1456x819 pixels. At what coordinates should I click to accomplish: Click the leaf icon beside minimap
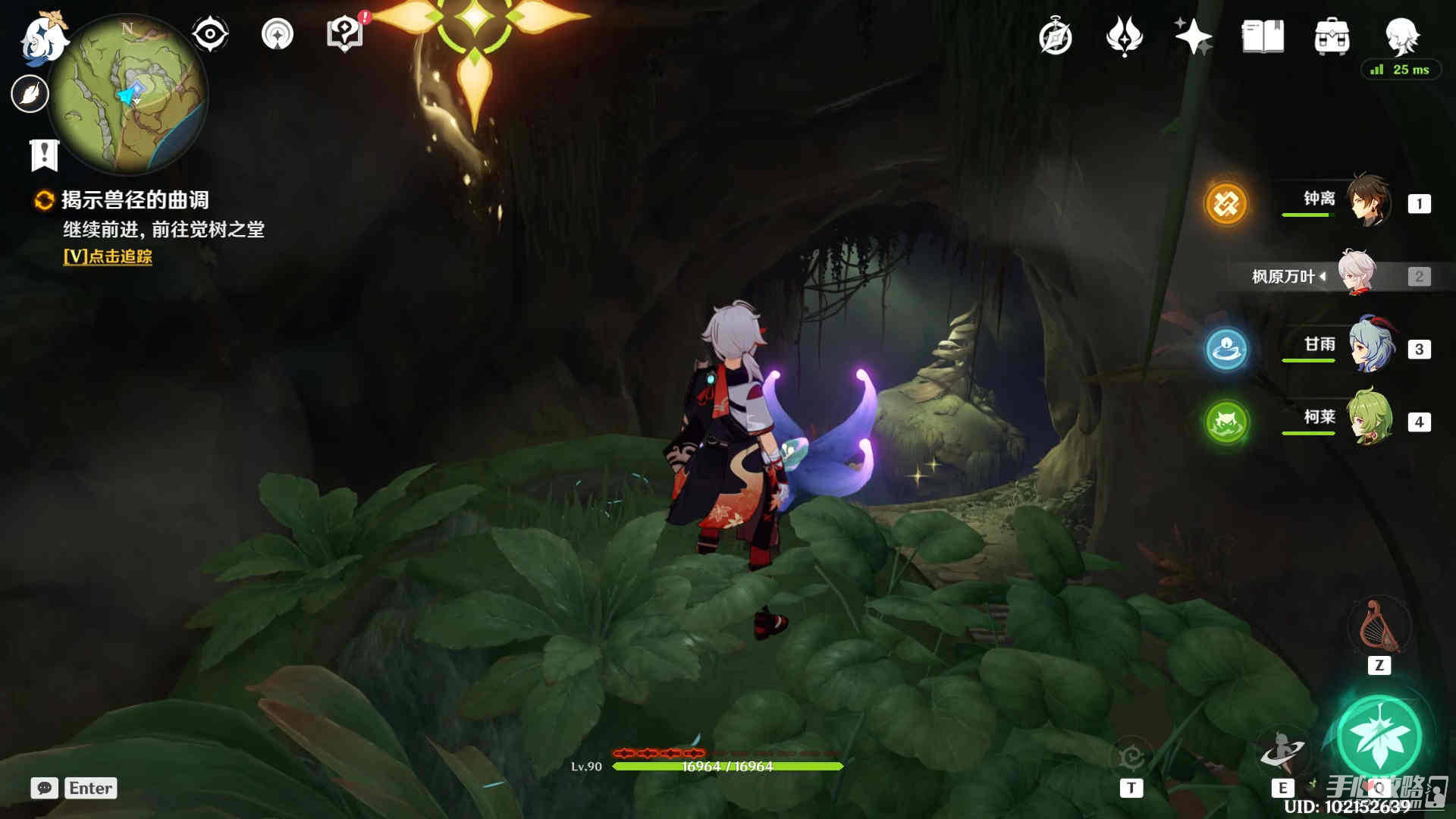click(x=30, y=94)
